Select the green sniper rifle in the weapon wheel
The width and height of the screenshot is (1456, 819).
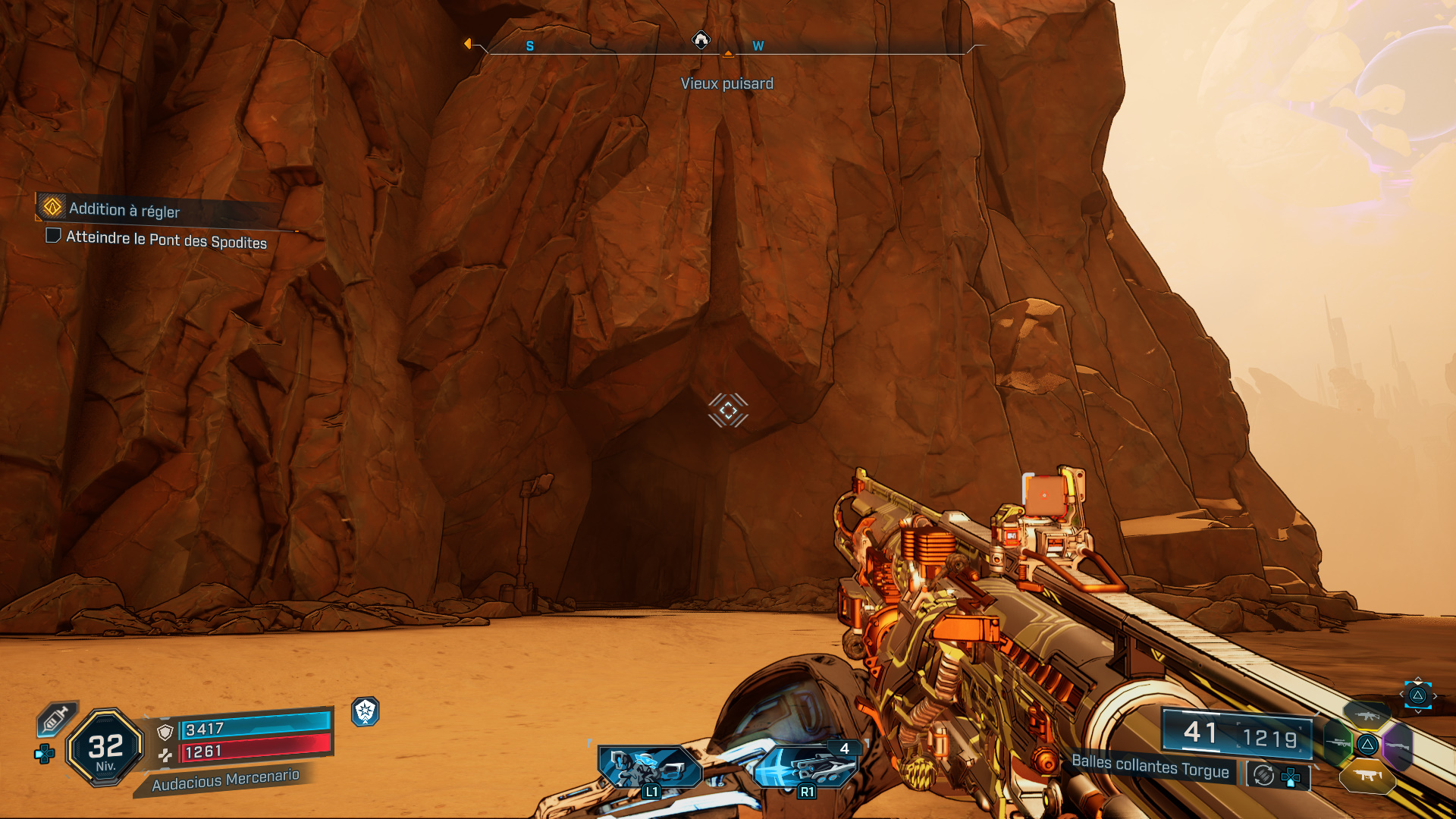1338,743
